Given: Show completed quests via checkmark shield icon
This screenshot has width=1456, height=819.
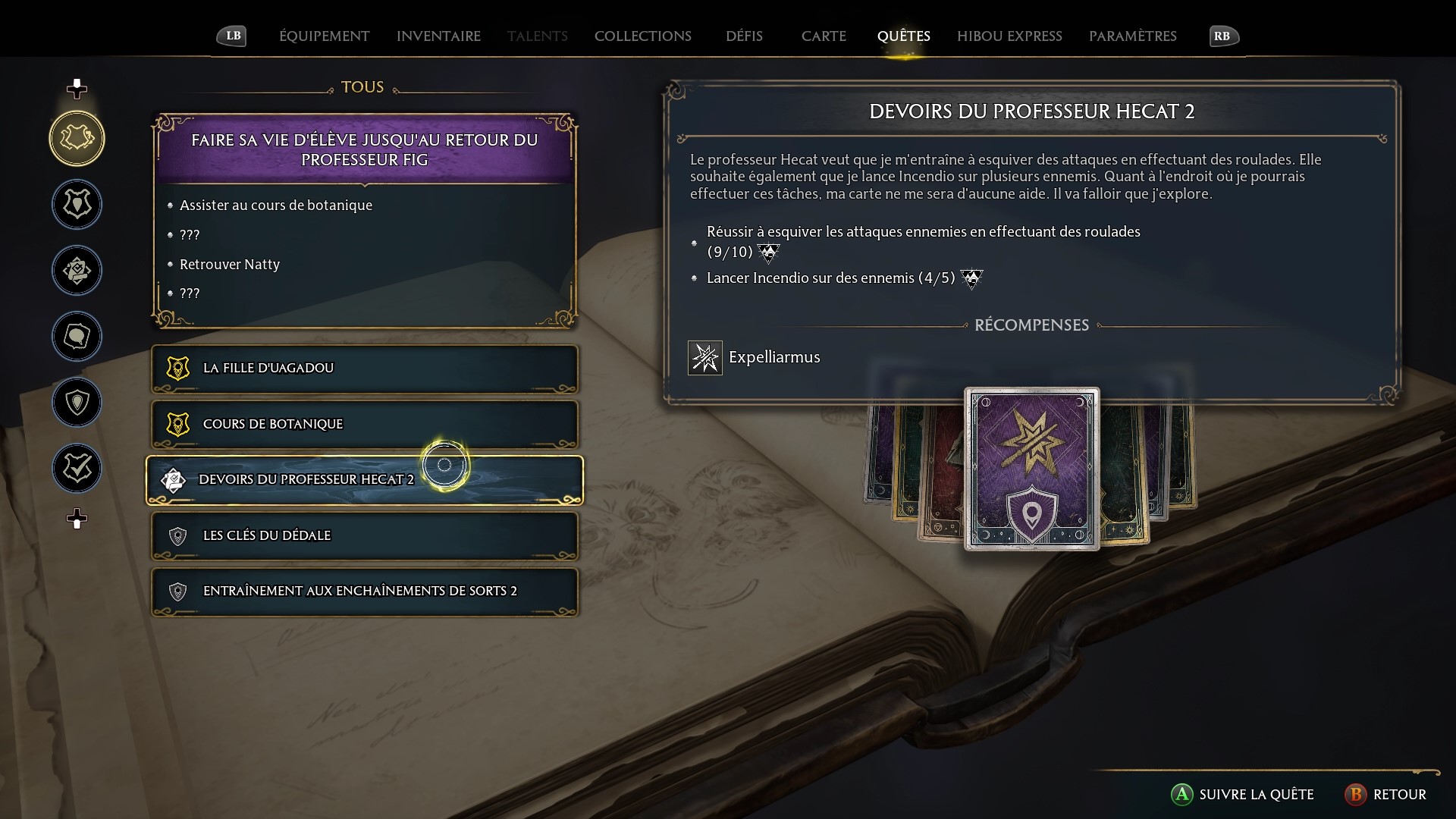Looking at the screenshot, I should (x=76, y=468).
